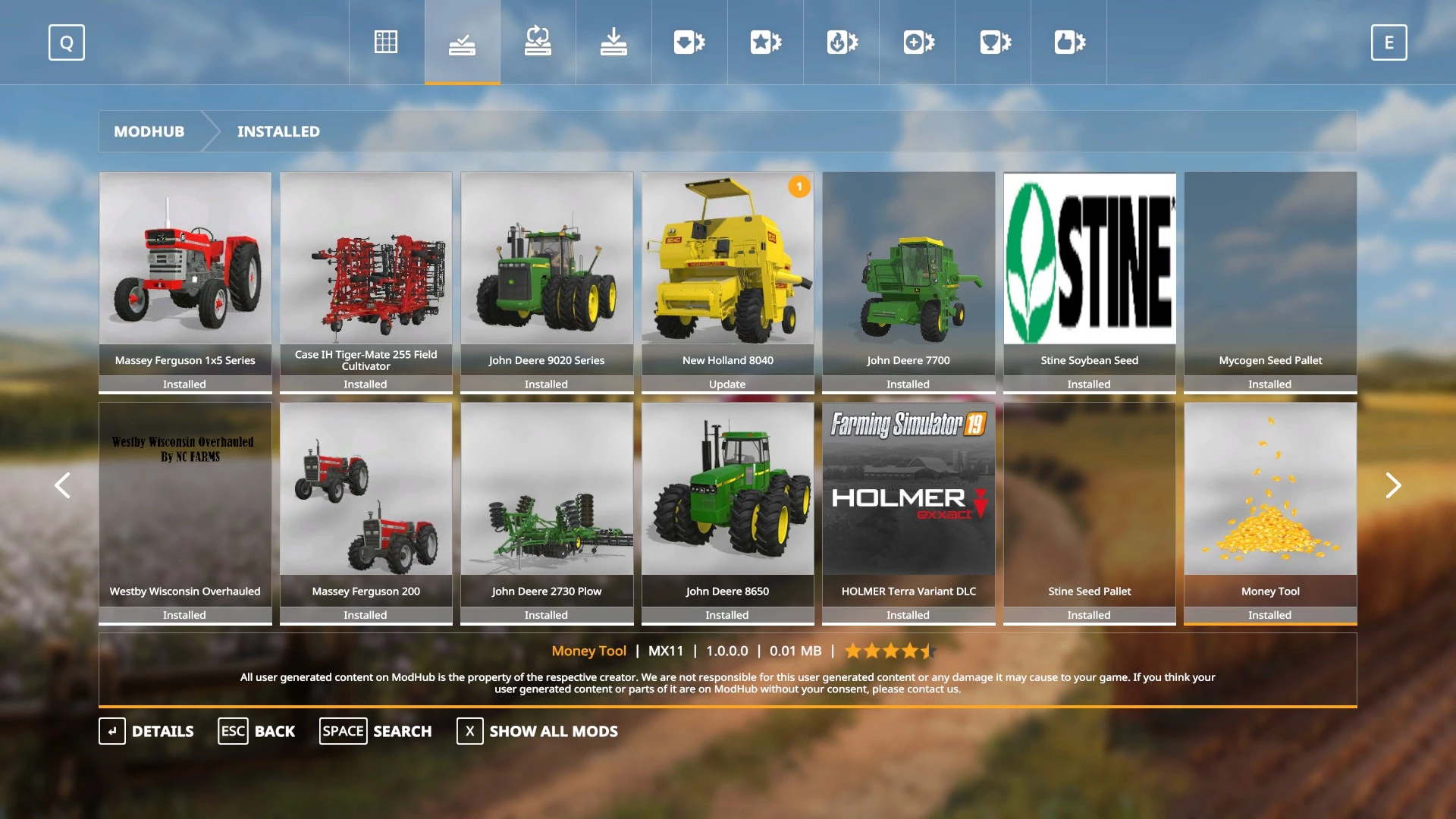Viewport: 1456px width, 819px height.
Task: Select the contest winner mods trophy icon
Action: pos(992,42)
